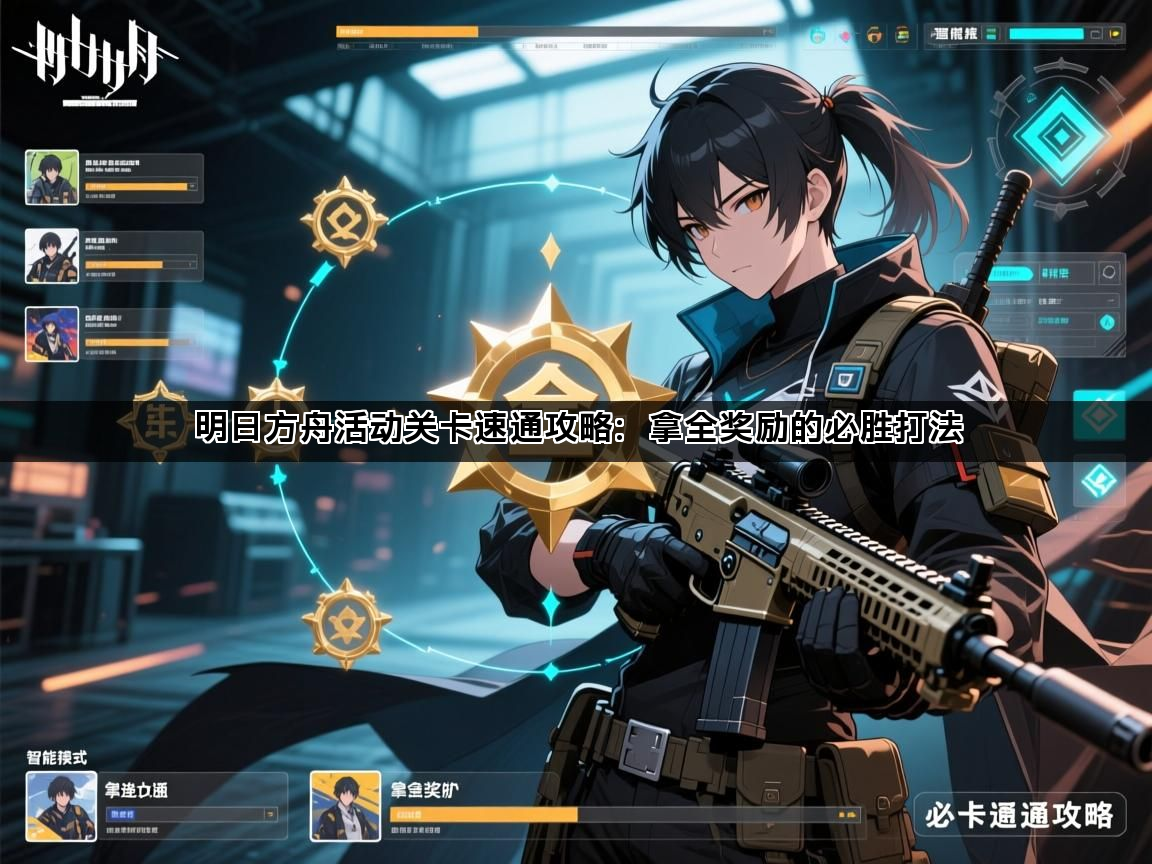Viewport: 1152px width, 864px height.
Task: Select the bottom operator portrait on yellow background
Action: 345,805
